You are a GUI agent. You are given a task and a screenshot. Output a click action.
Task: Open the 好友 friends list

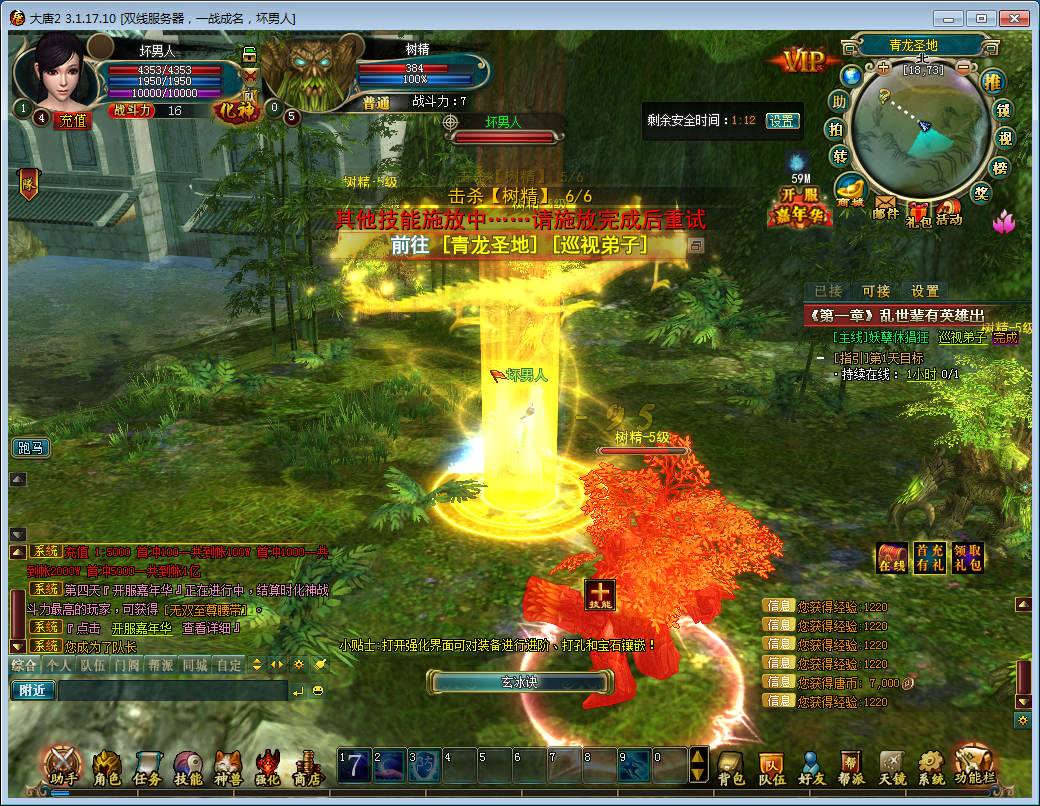812,766
